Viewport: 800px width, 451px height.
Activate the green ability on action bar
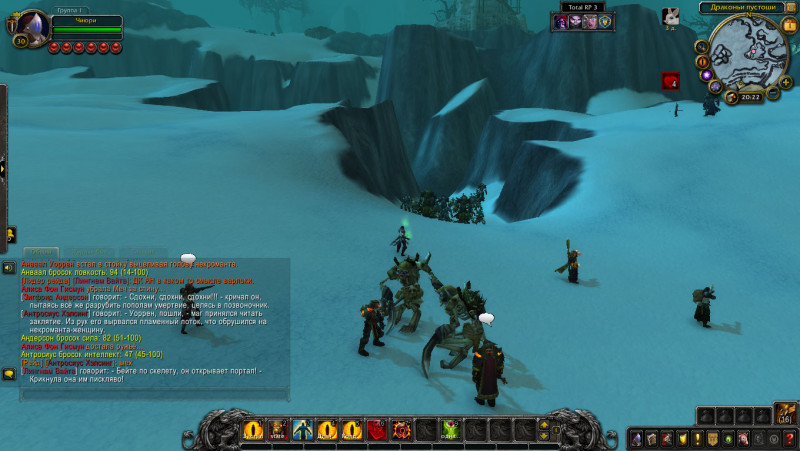click(x=451, y=430)
